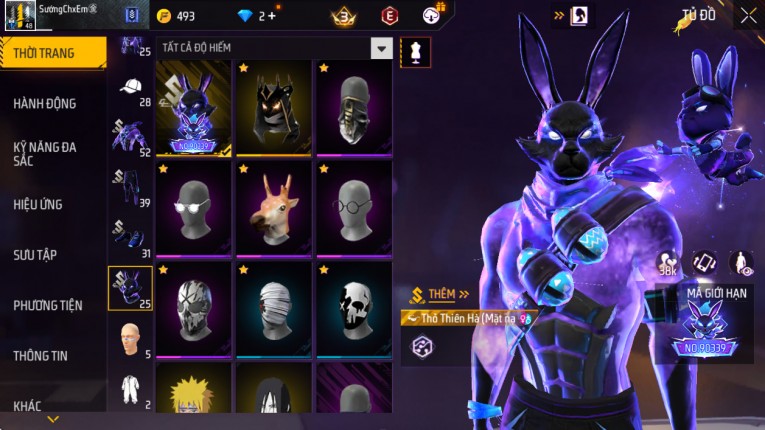Open the Kỹ Năng Đa Sắc tab
The width and height of the screenshot is (765, 430).
(46, 153)
